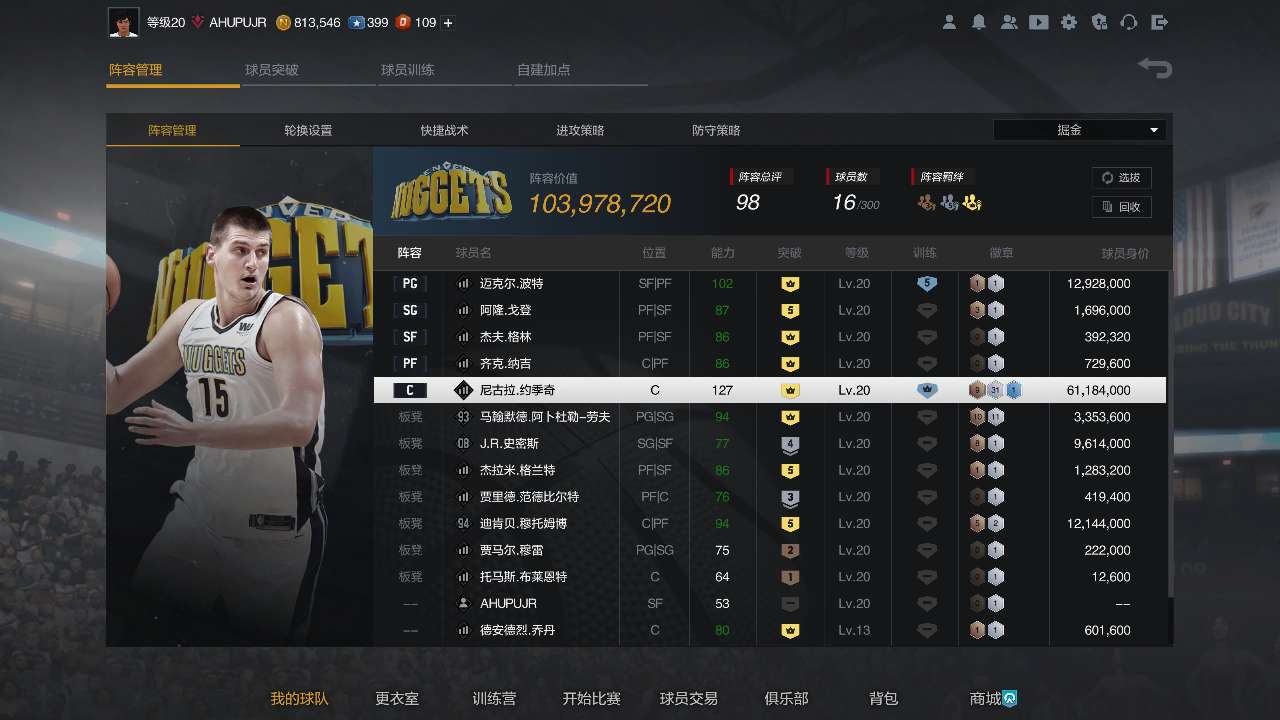Open the friends list icon
The height and width of the screenshot is (720, 1280).
1009,22
